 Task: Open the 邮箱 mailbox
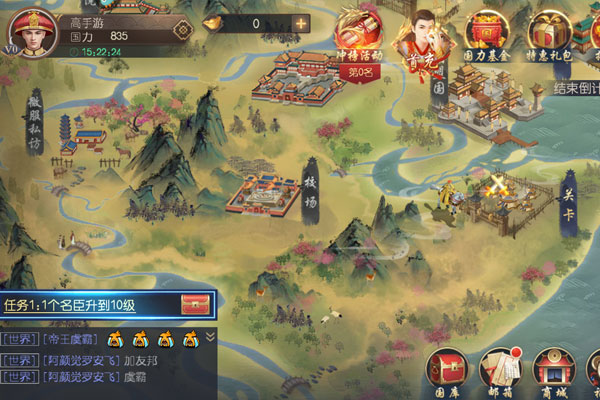[499, 370]
